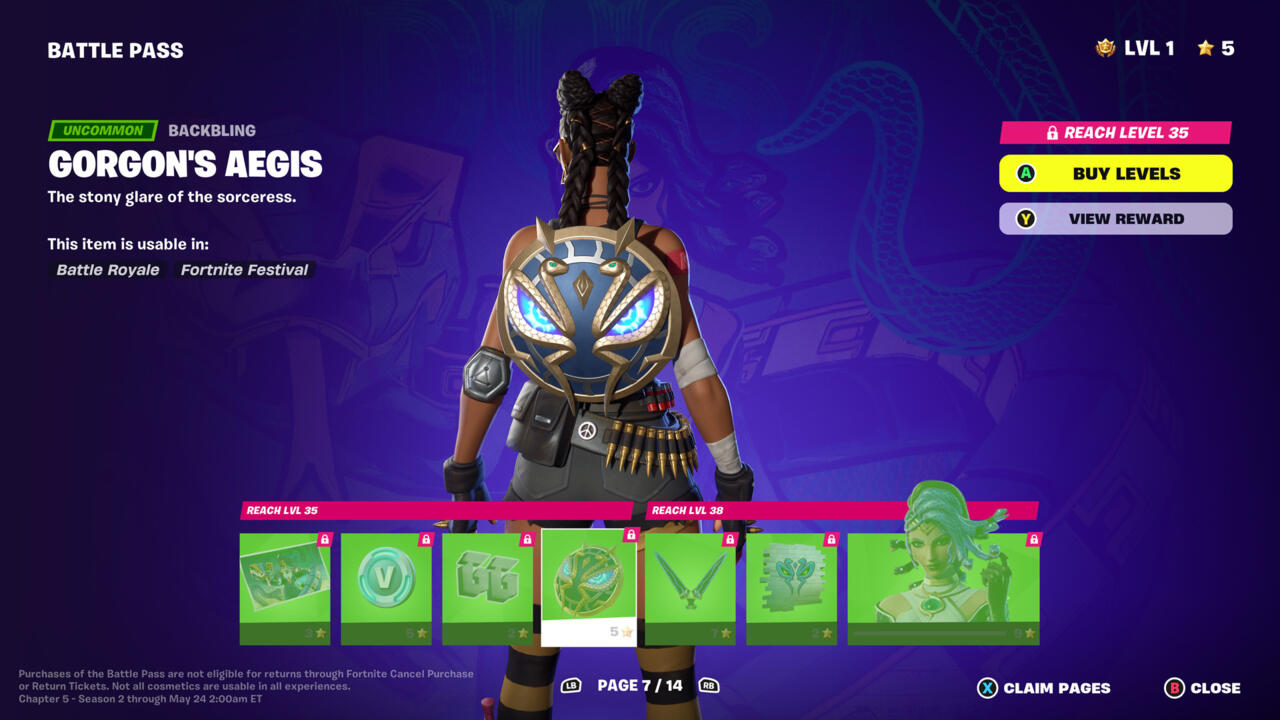Screen dimensions: 1280x720
Task: Select the loading screen artwork reward tile
Action: [285, 588]
